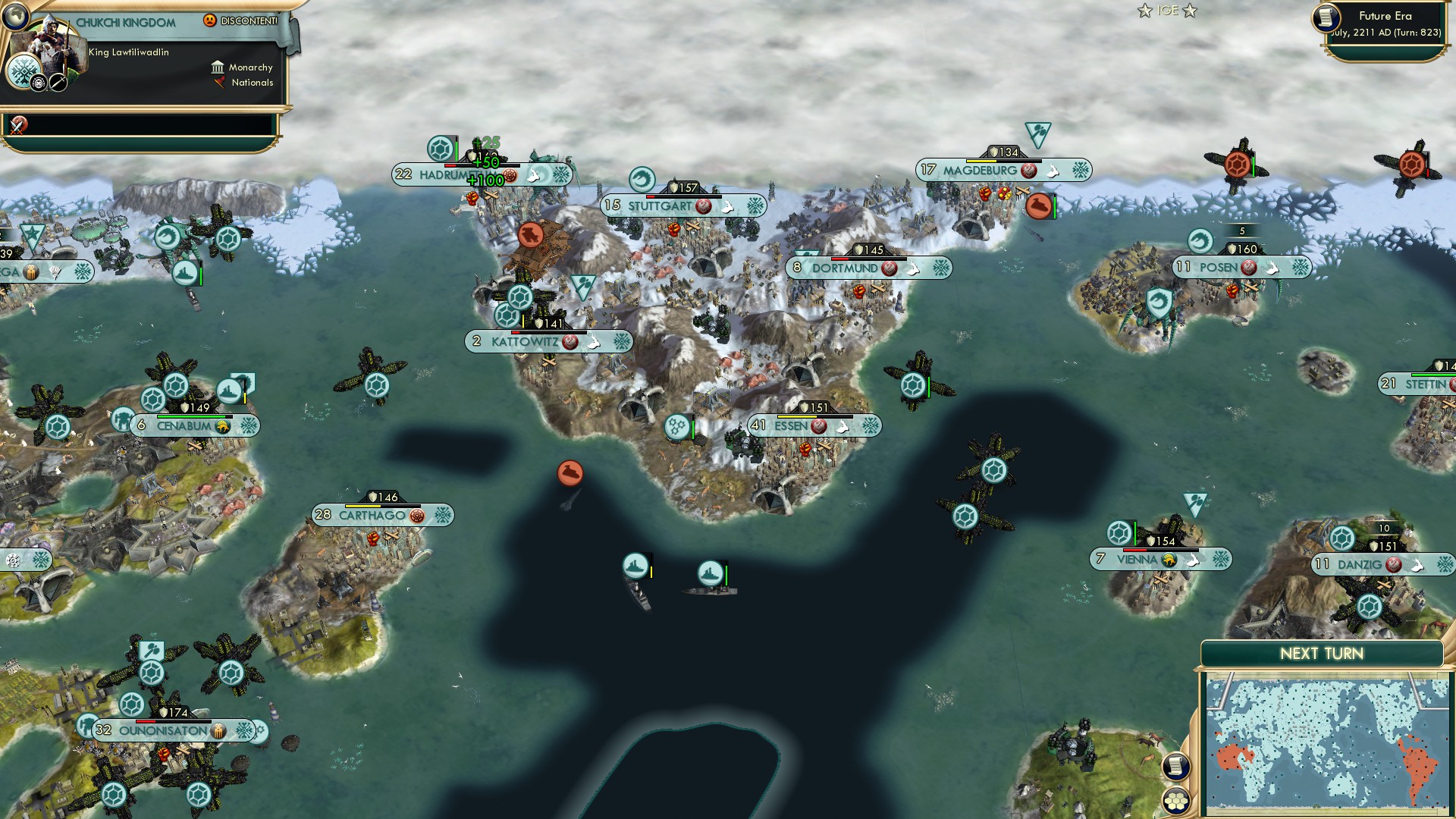The image size is (1456, 819).
Task: Click the gear production icon beside Essen
Action: click(678, 426)
